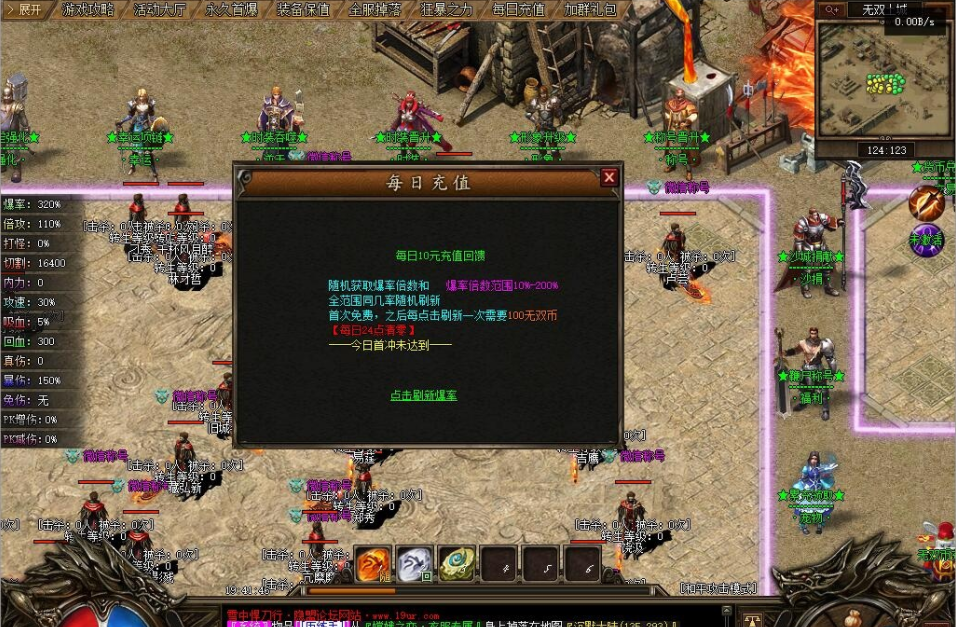Toggle the 展开 expand menu button
This screenshot has width=956, height=627.
tap(24, 10)
